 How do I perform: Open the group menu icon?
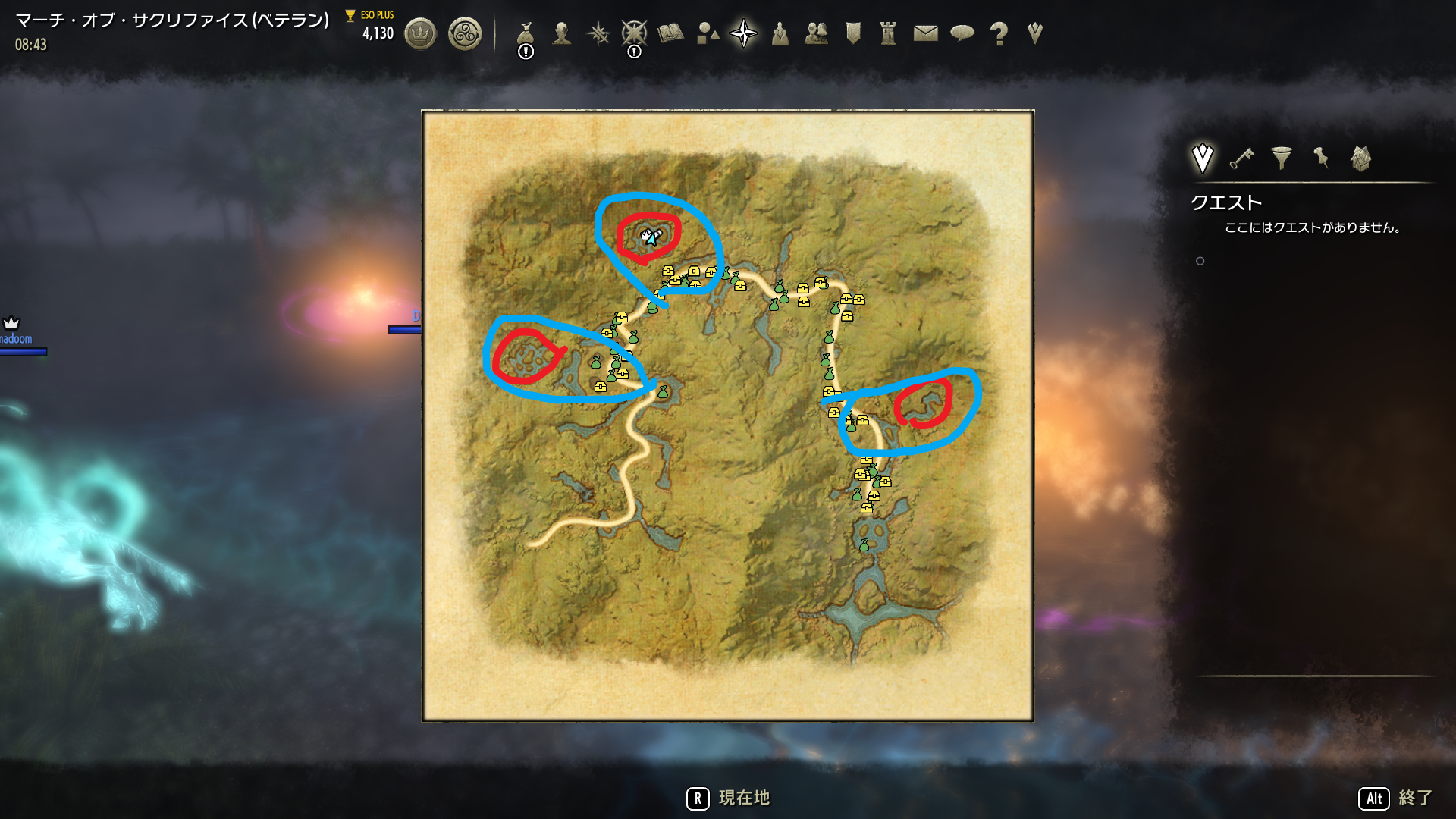780,33
